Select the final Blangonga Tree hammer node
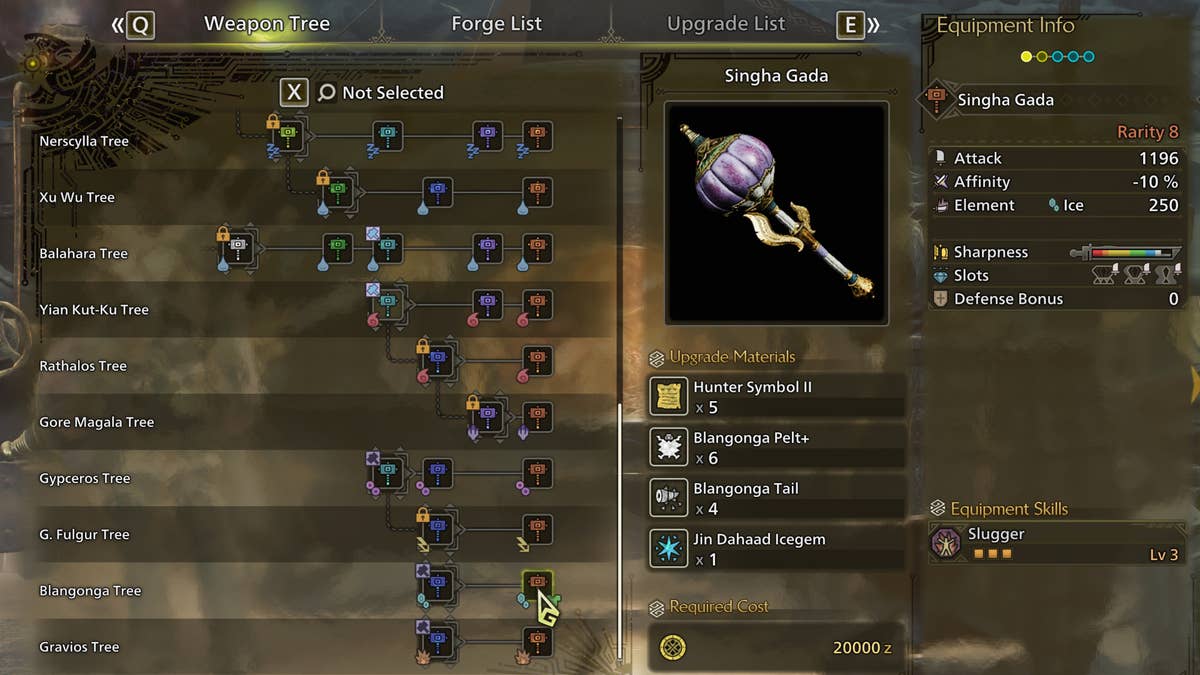1200x675 pixels. (x=537, y=583)
